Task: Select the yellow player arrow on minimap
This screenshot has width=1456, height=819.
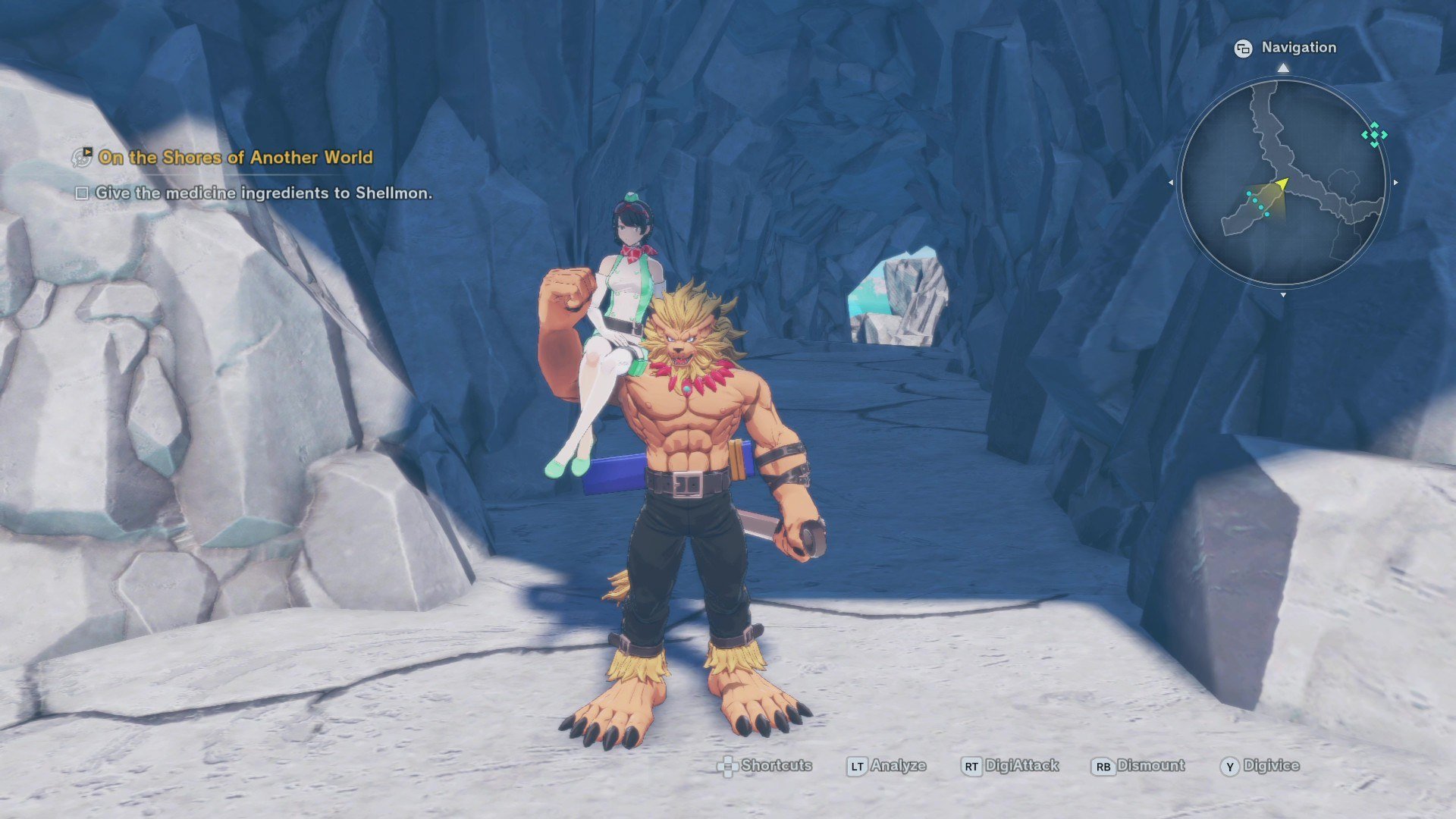Action: pyautogui.click(x=1281, y=184)
